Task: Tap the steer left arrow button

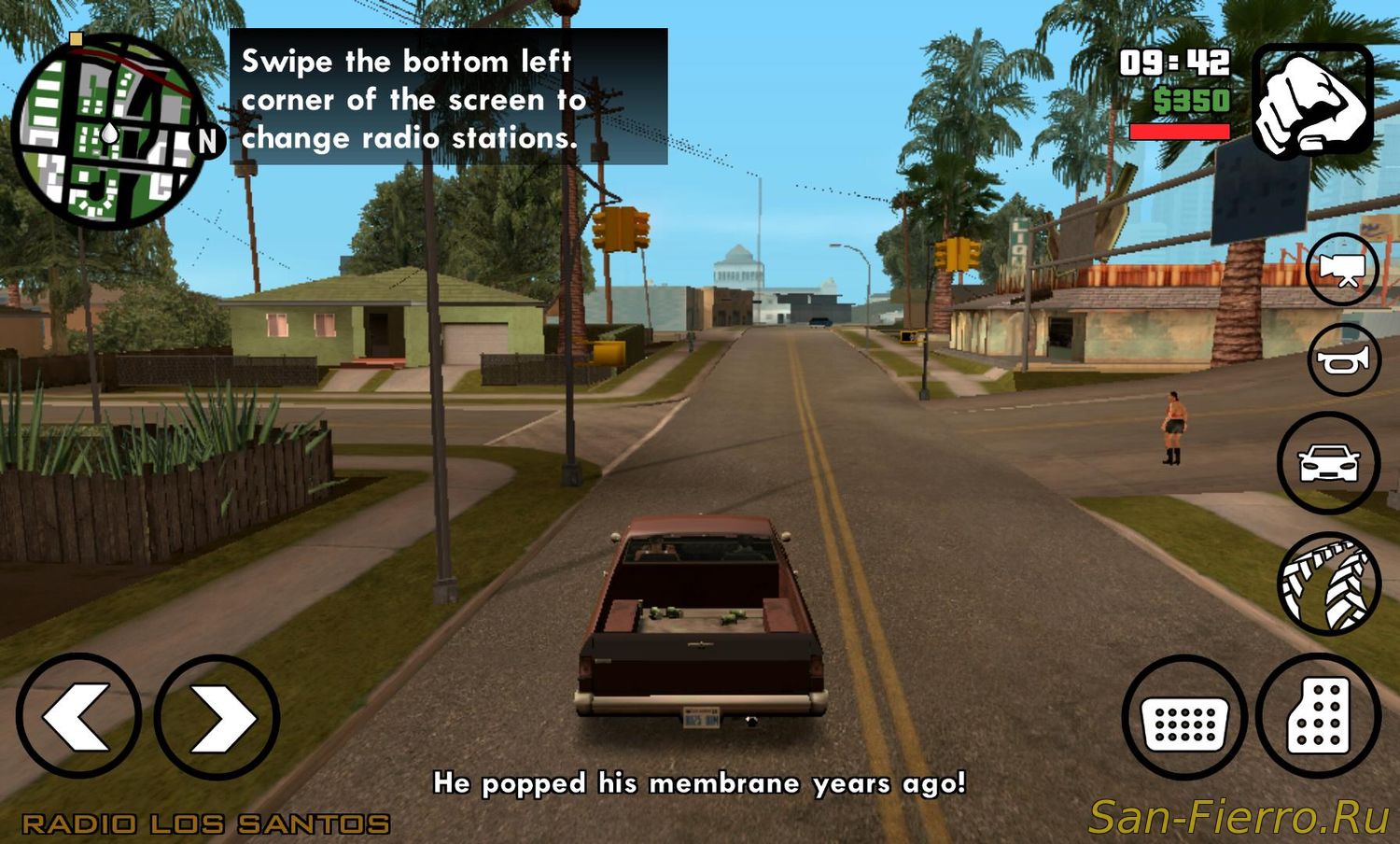Action: (x=78, y=716)
